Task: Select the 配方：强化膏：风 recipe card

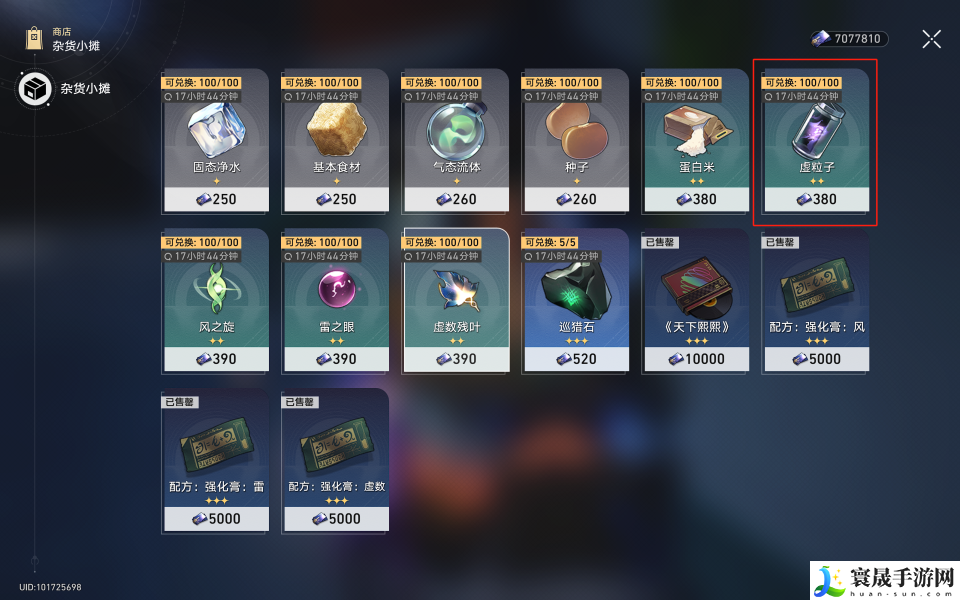Action: point(815,300)
